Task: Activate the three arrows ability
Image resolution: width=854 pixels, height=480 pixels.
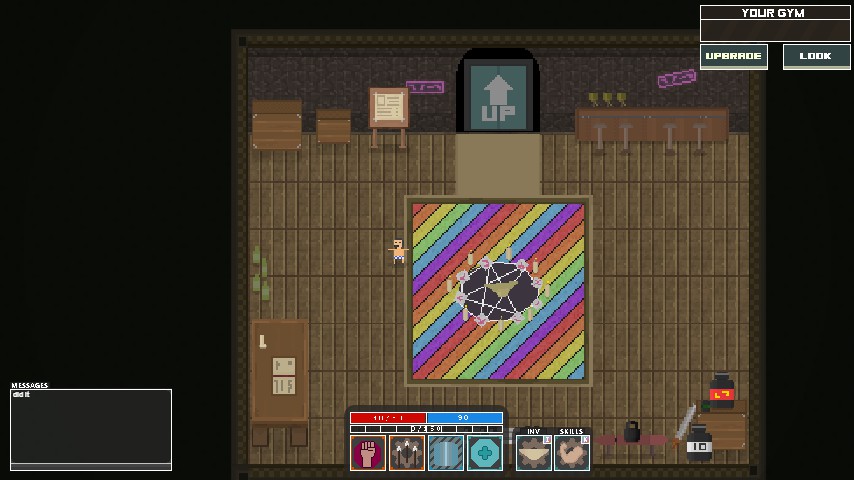Action: click(x=407, y=453)
